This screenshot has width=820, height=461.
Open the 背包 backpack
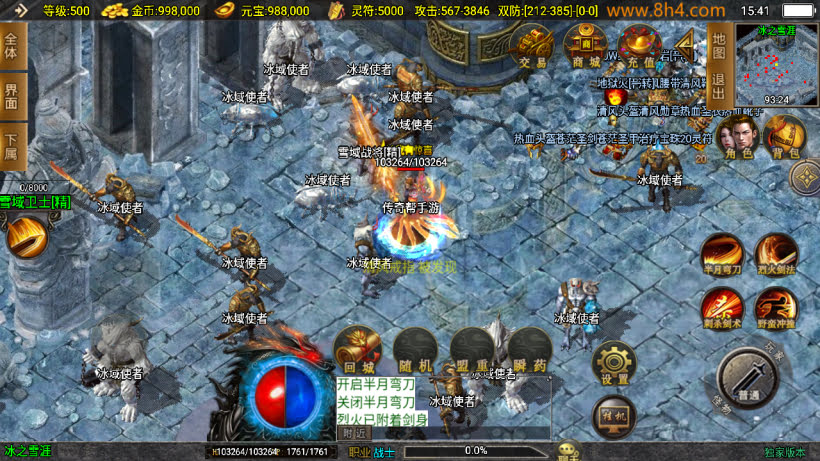(784, 137)
